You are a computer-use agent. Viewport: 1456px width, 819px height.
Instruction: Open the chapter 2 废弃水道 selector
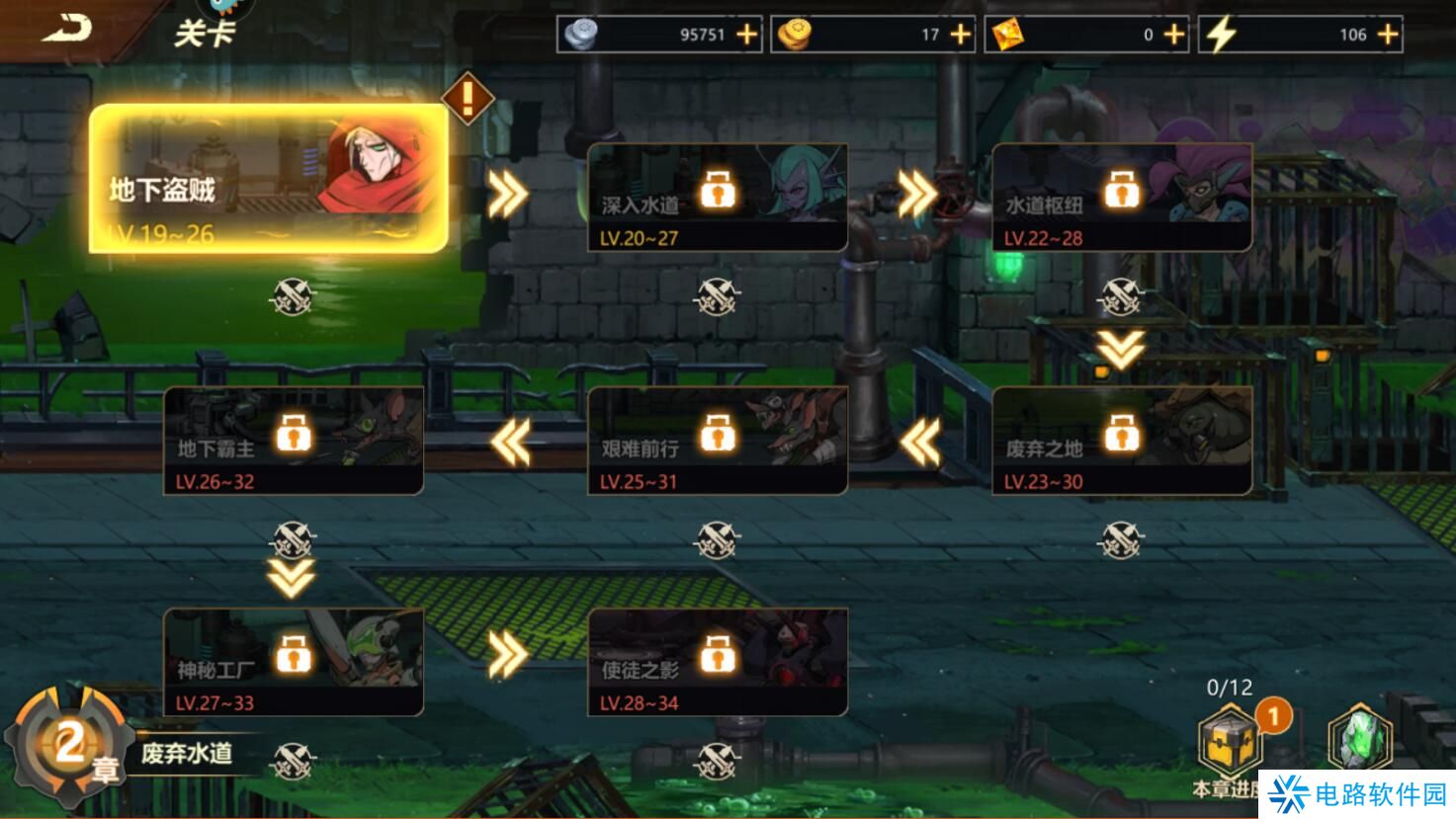[x=119, y=750]
